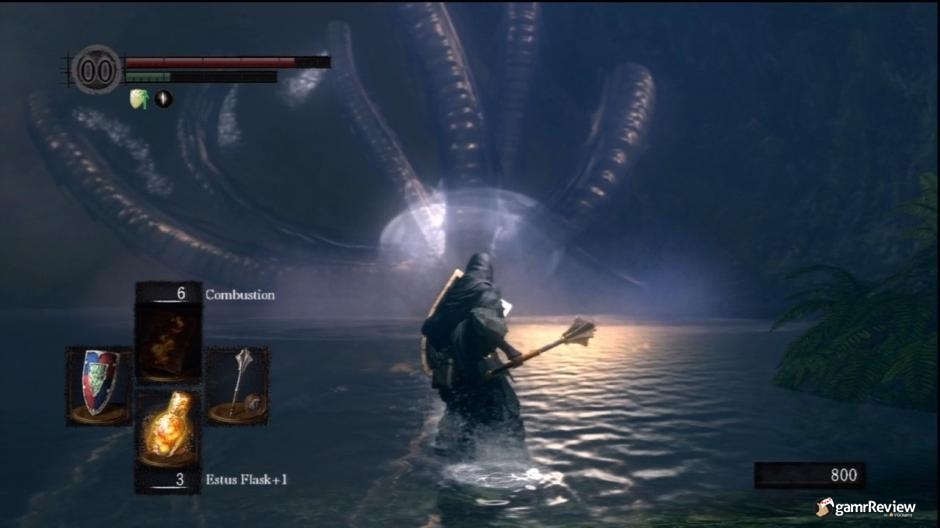Inspect the green status effect icon
Viewport: 940px width, 528px height.
coord(139,98)
